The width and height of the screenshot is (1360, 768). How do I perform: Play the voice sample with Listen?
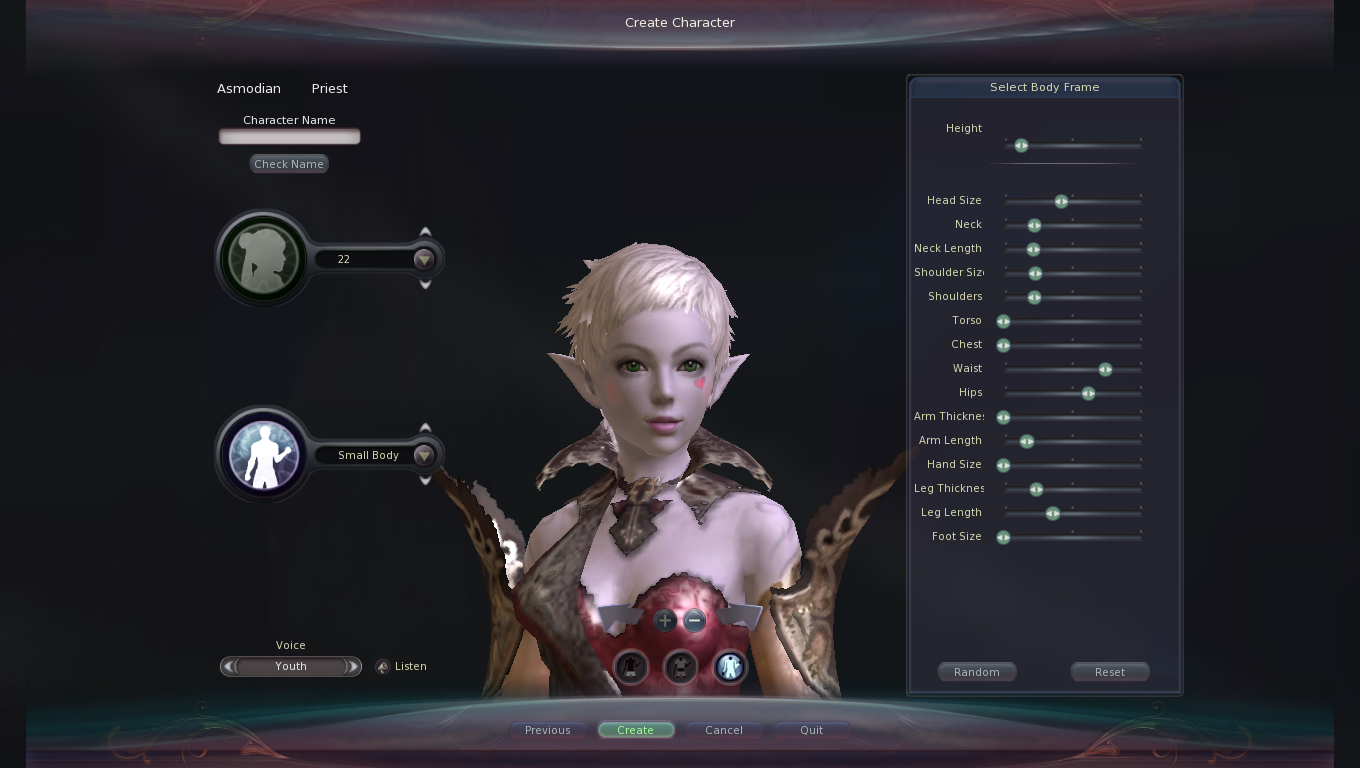[383, 667]
